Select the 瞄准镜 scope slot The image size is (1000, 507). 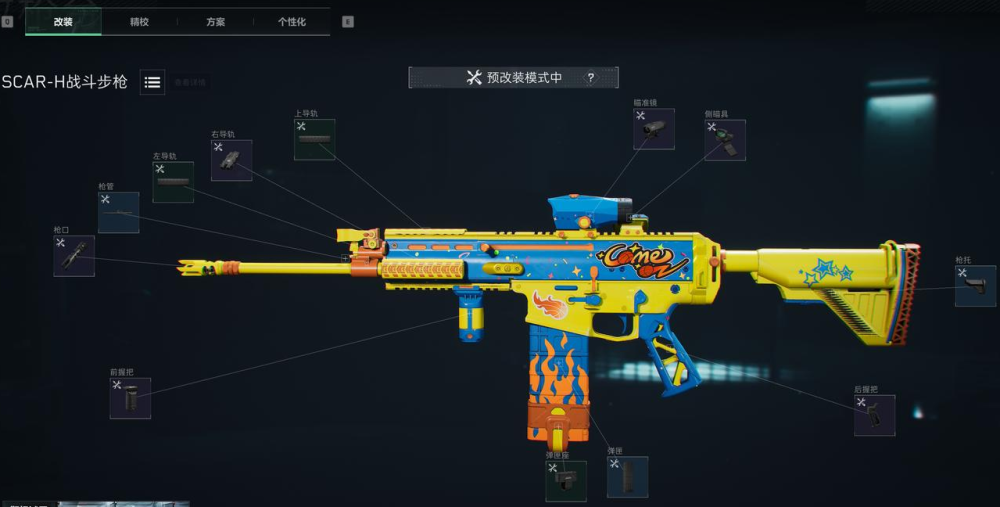653,129
